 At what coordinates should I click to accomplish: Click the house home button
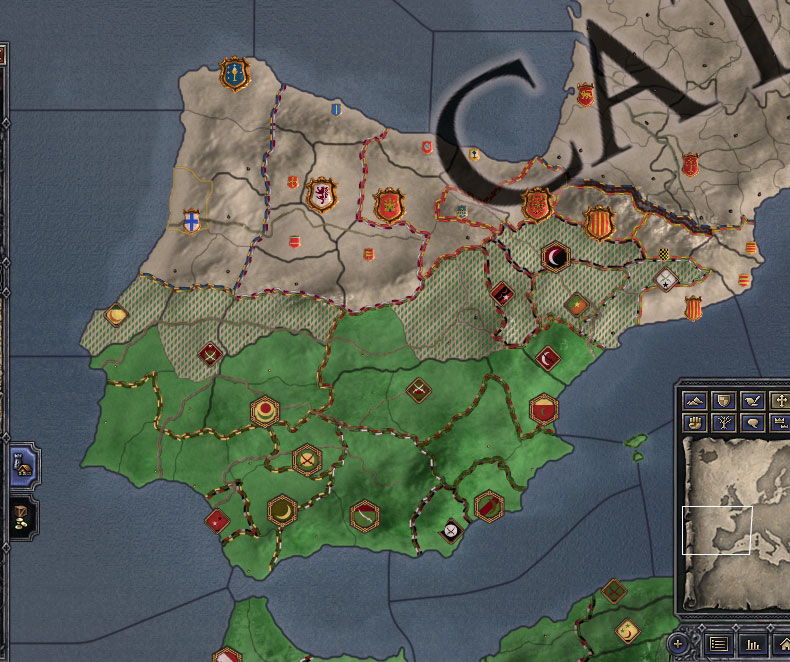783,643
